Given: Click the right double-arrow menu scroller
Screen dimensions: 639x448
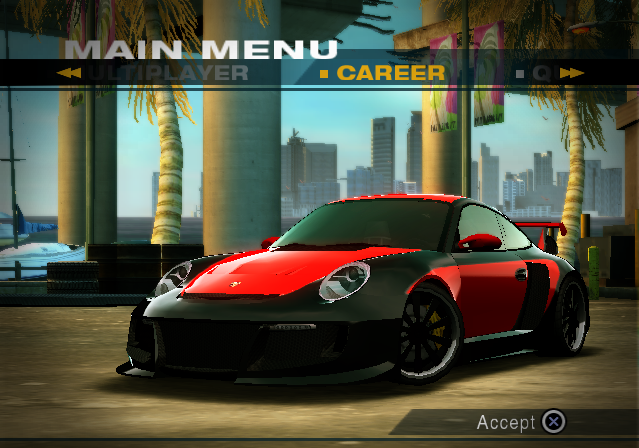Looking at the screenshot, I should click(x=571, y=73).
